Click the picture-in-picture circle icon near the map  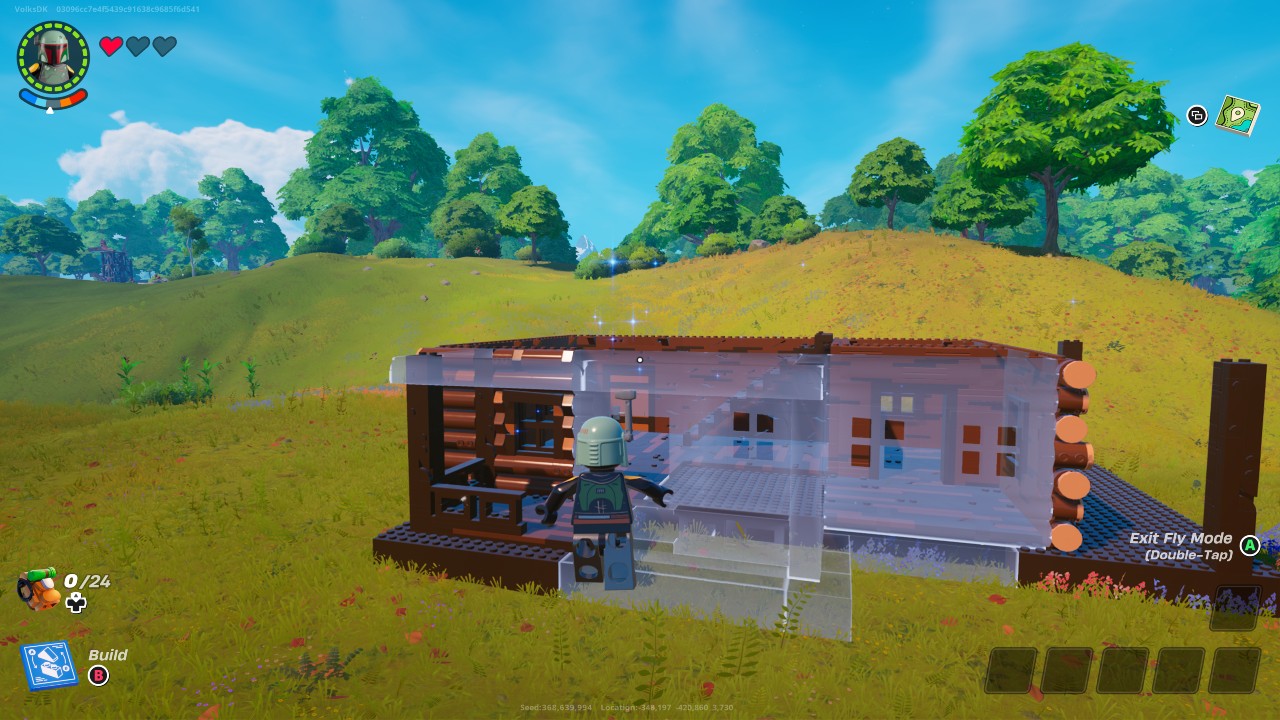[1196, 117]
